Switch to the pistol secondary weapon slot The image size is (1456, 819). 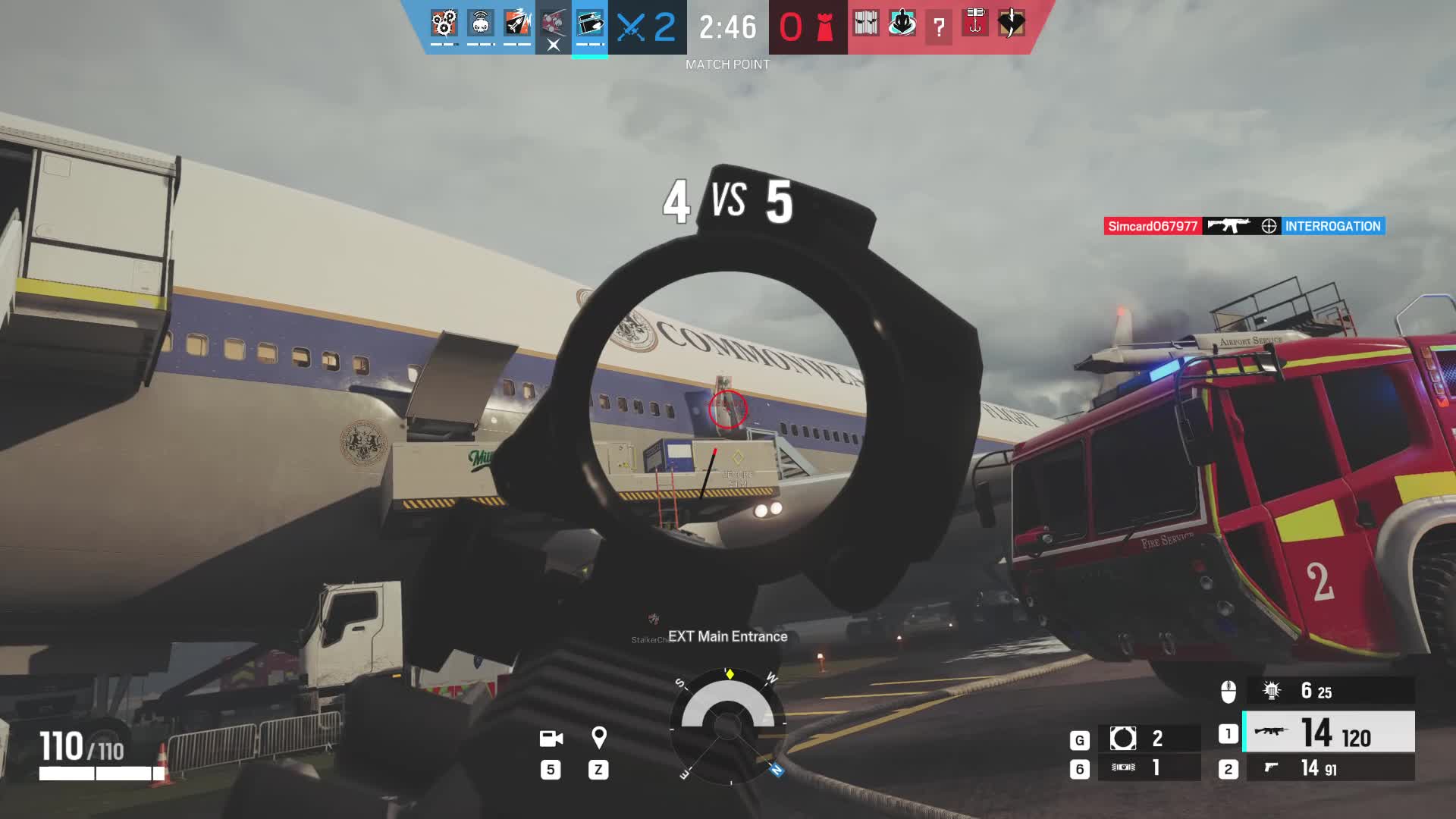[1328, 768]
